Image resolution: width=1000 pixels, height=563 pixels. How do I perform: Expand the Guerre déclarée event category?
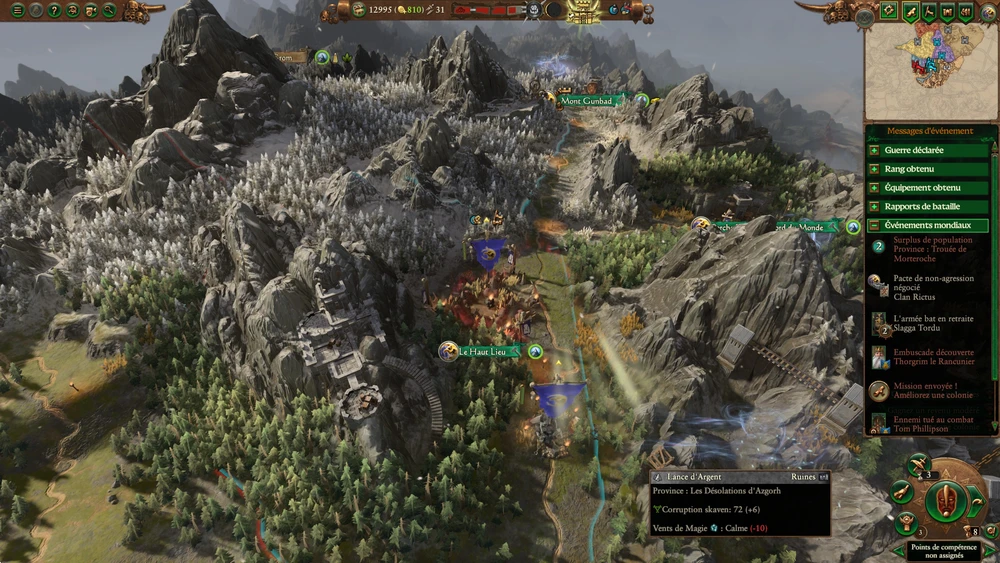coord(929,151)
